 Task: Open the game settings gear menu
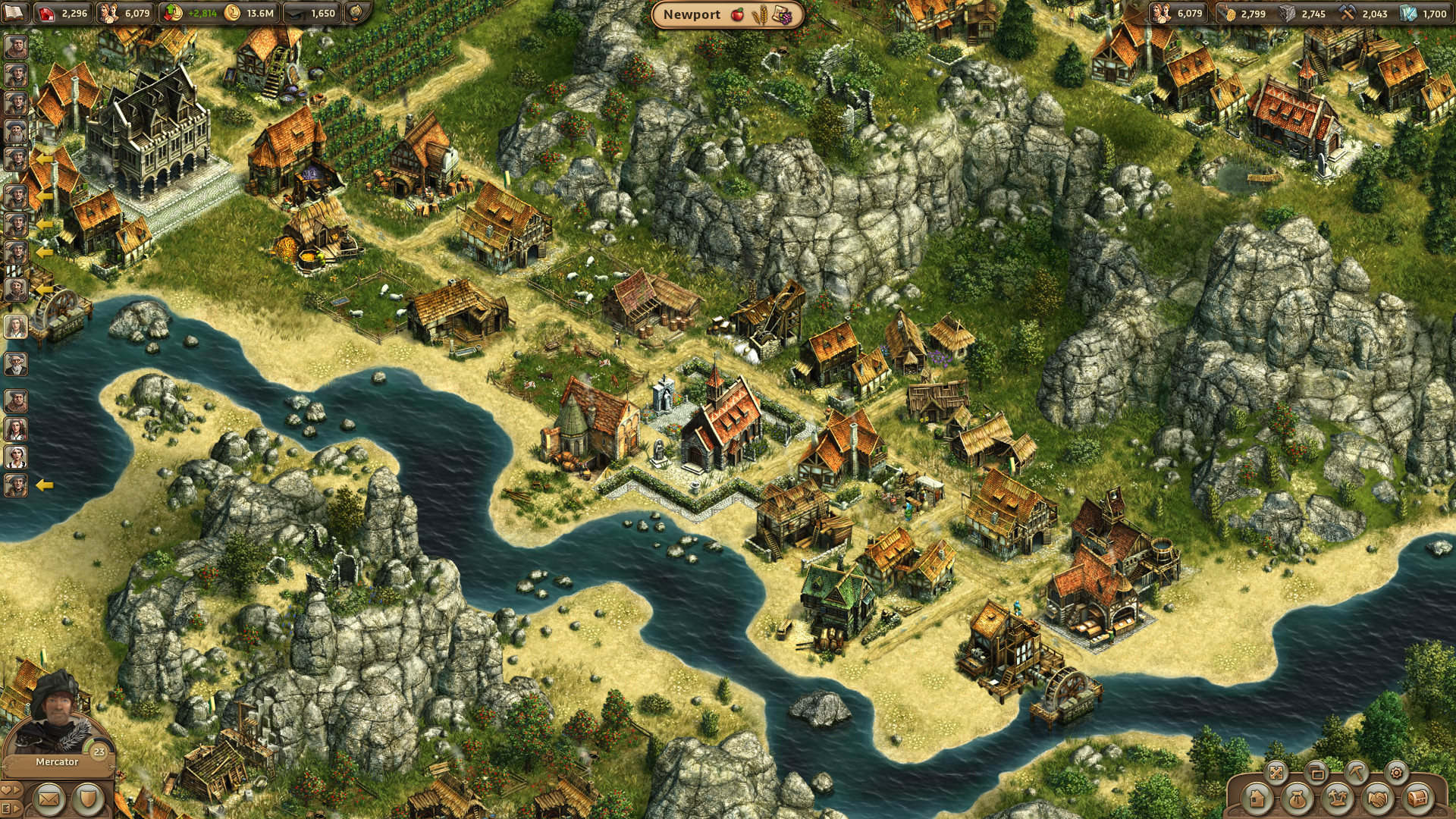1396,773
